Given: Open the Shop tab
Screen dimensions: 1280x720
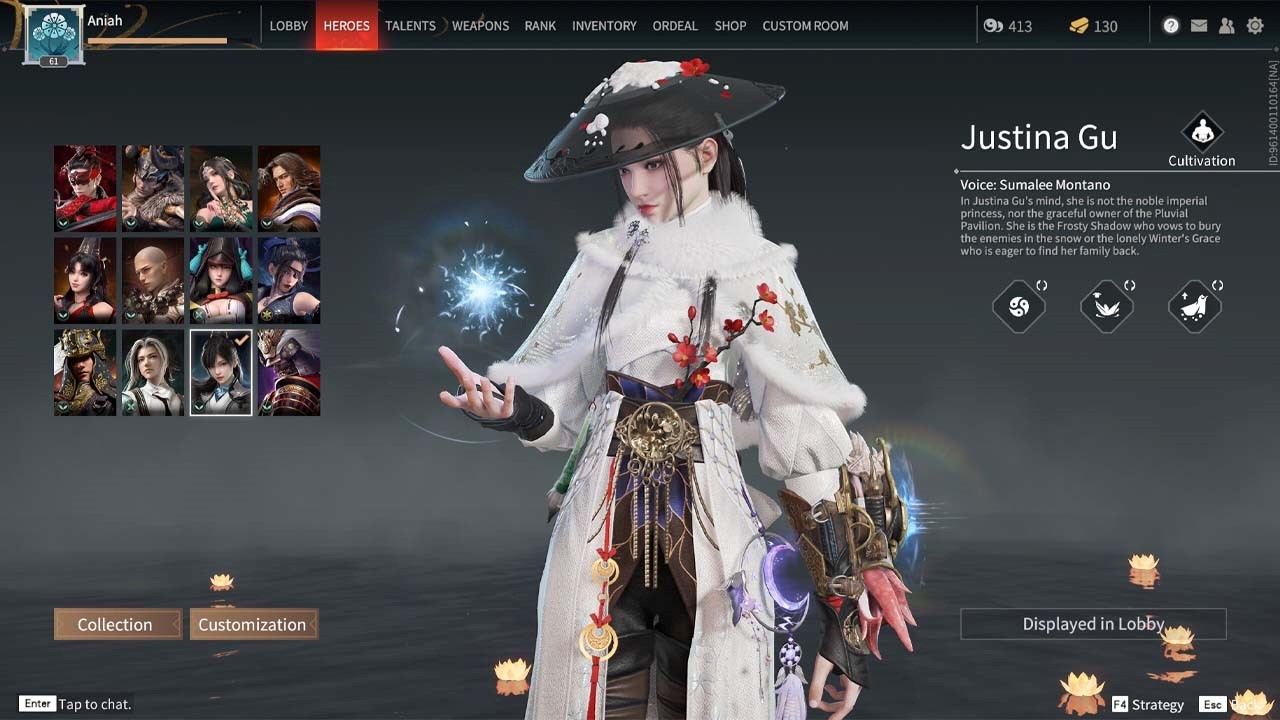Looking at the screenshot, I should pos(730,26).
